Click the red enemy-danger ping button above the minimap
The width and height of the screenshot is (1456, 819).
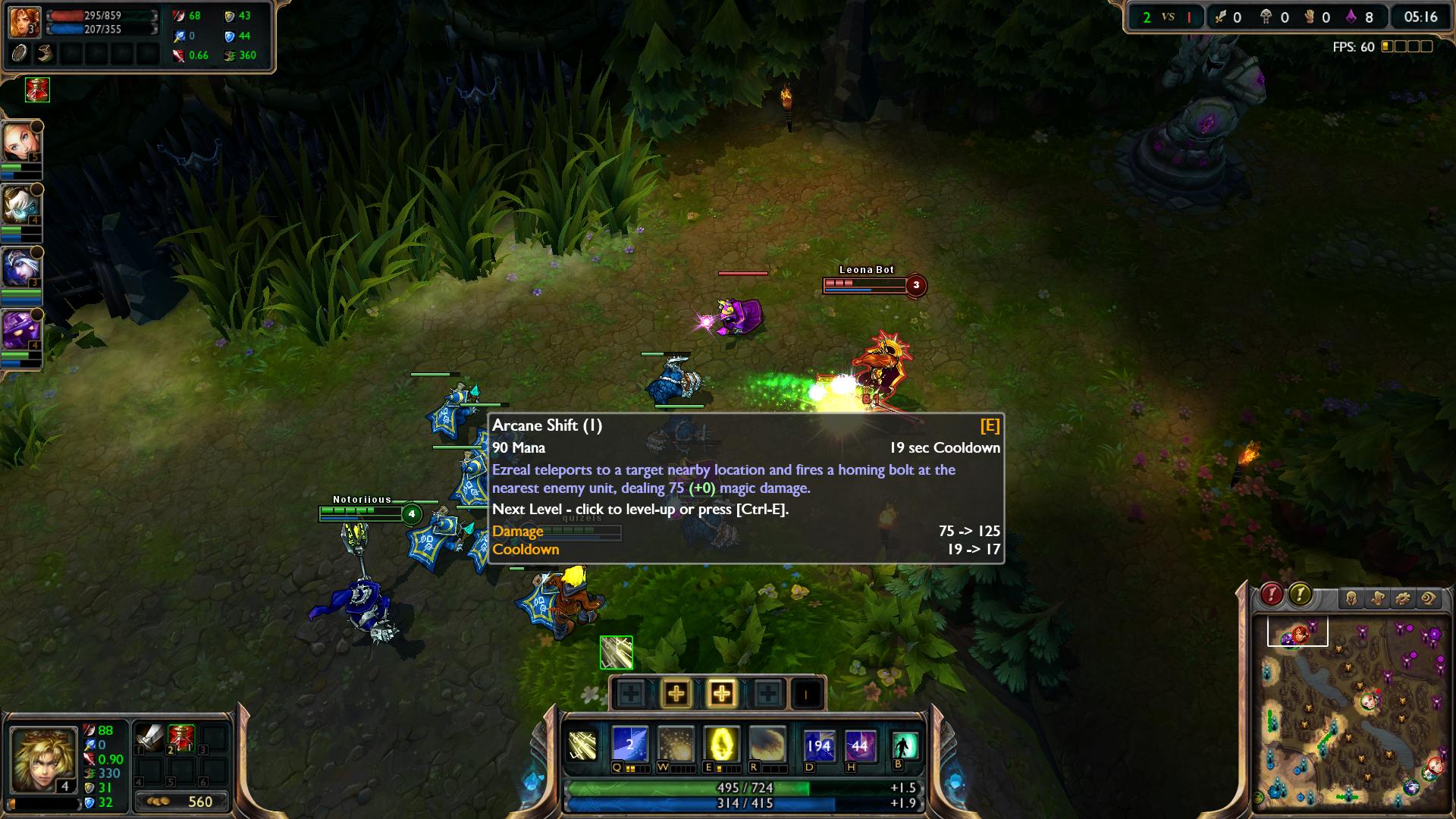[1272, 596]
